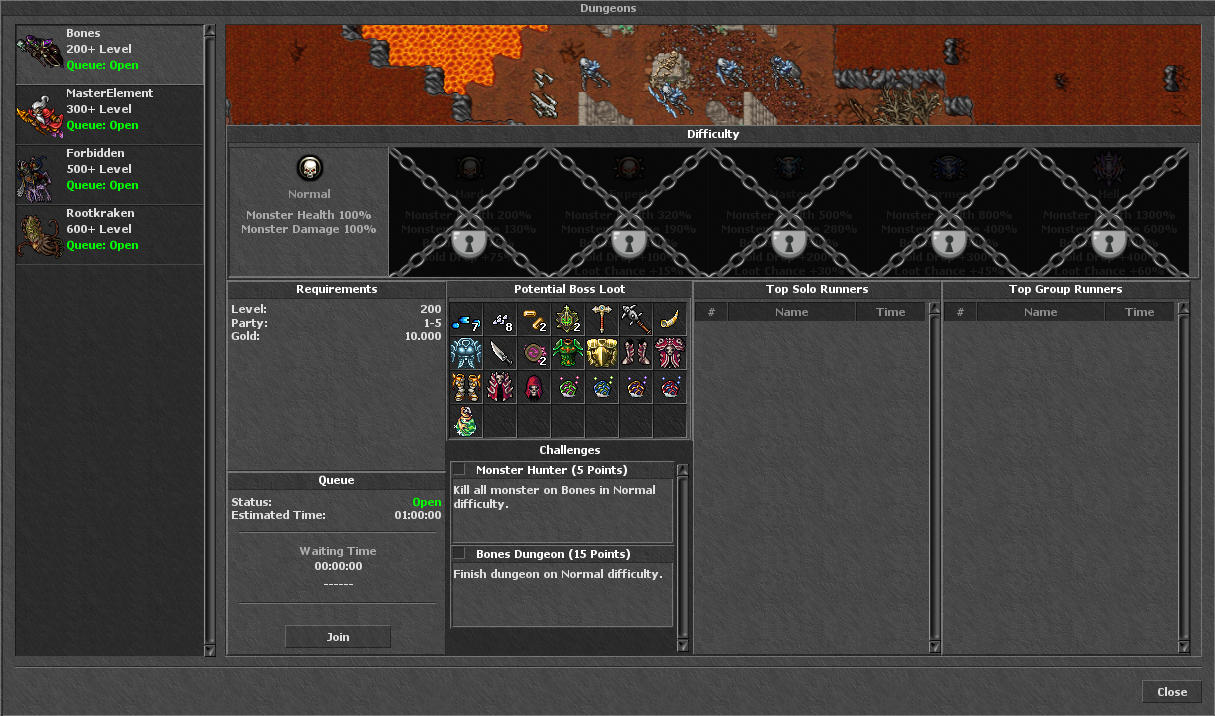
Task: Pick the Rootkraken dungeon
Action: tap(110, 235)
